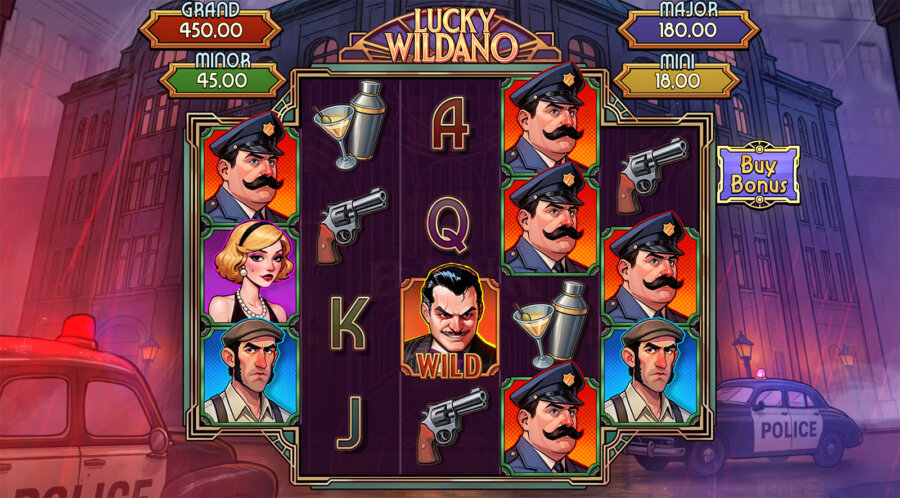900x498 pixels.
Task: Open the Buy Bonus feature
Action: click(x=758, y=175)
